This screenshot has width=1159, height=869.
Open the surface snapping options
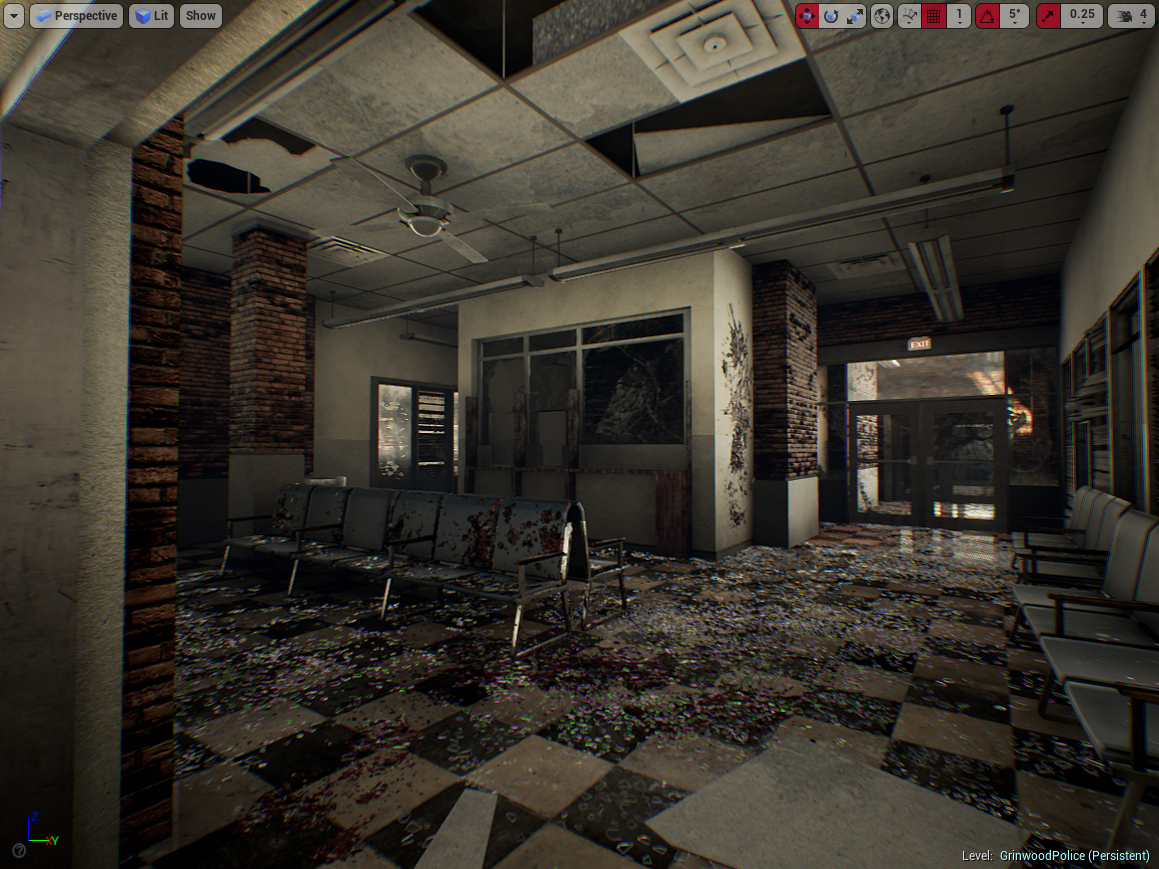909,15
